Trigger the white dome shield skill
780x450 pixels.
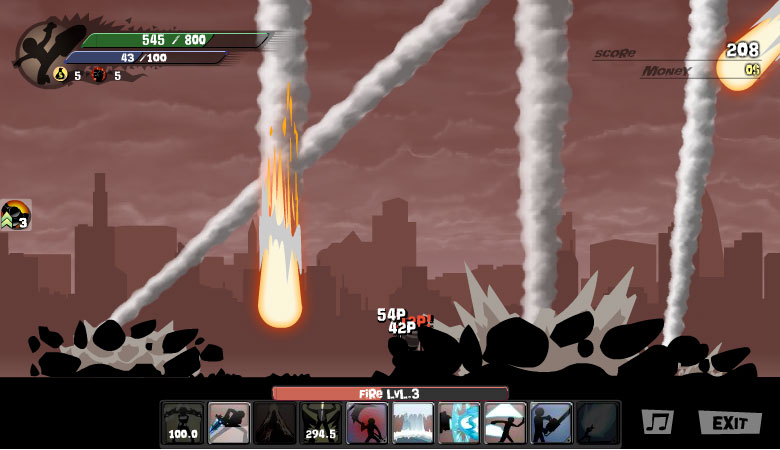coord(505,423)
